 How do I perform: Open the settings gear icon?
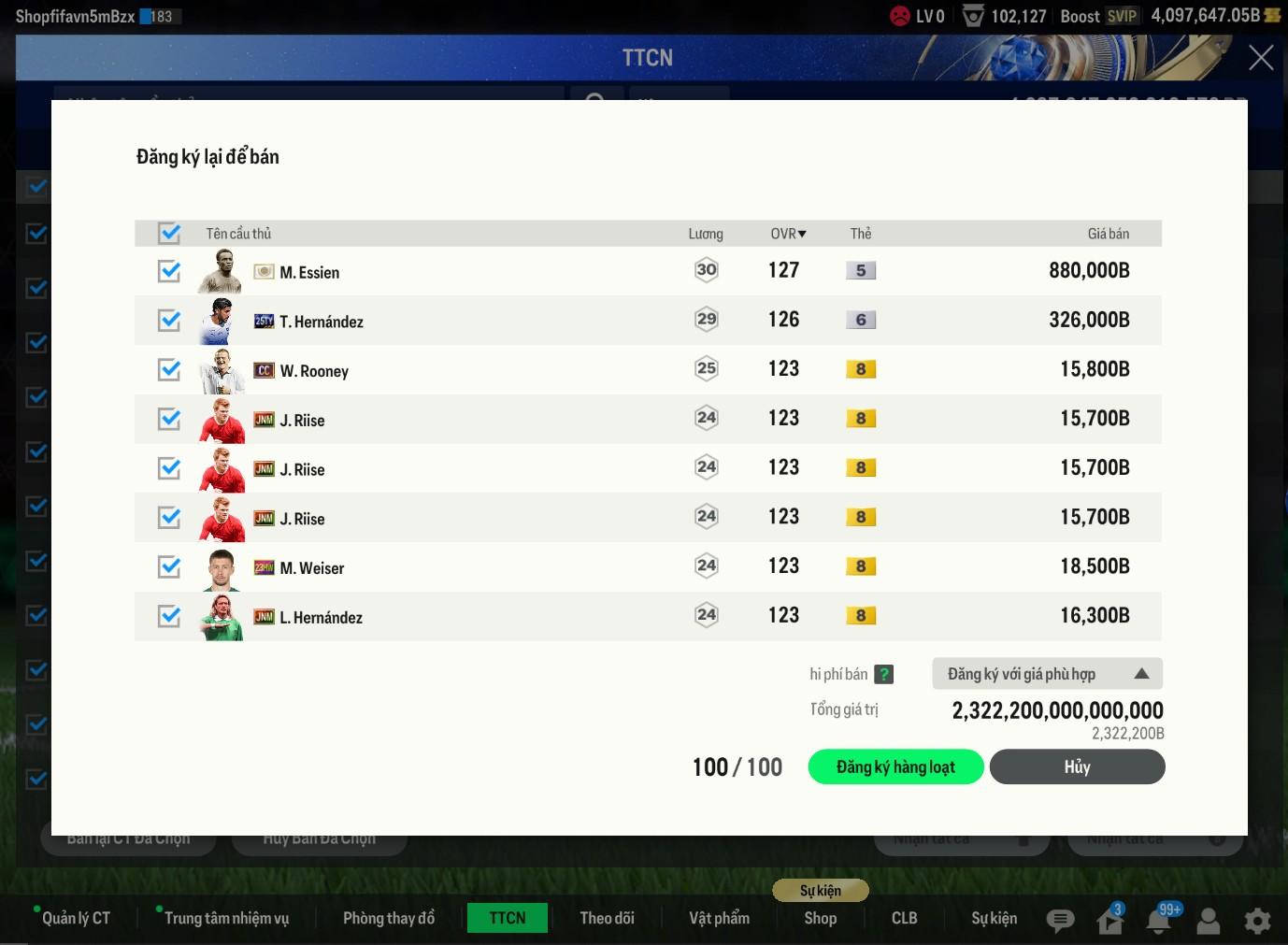click(x=1257, y=921)
